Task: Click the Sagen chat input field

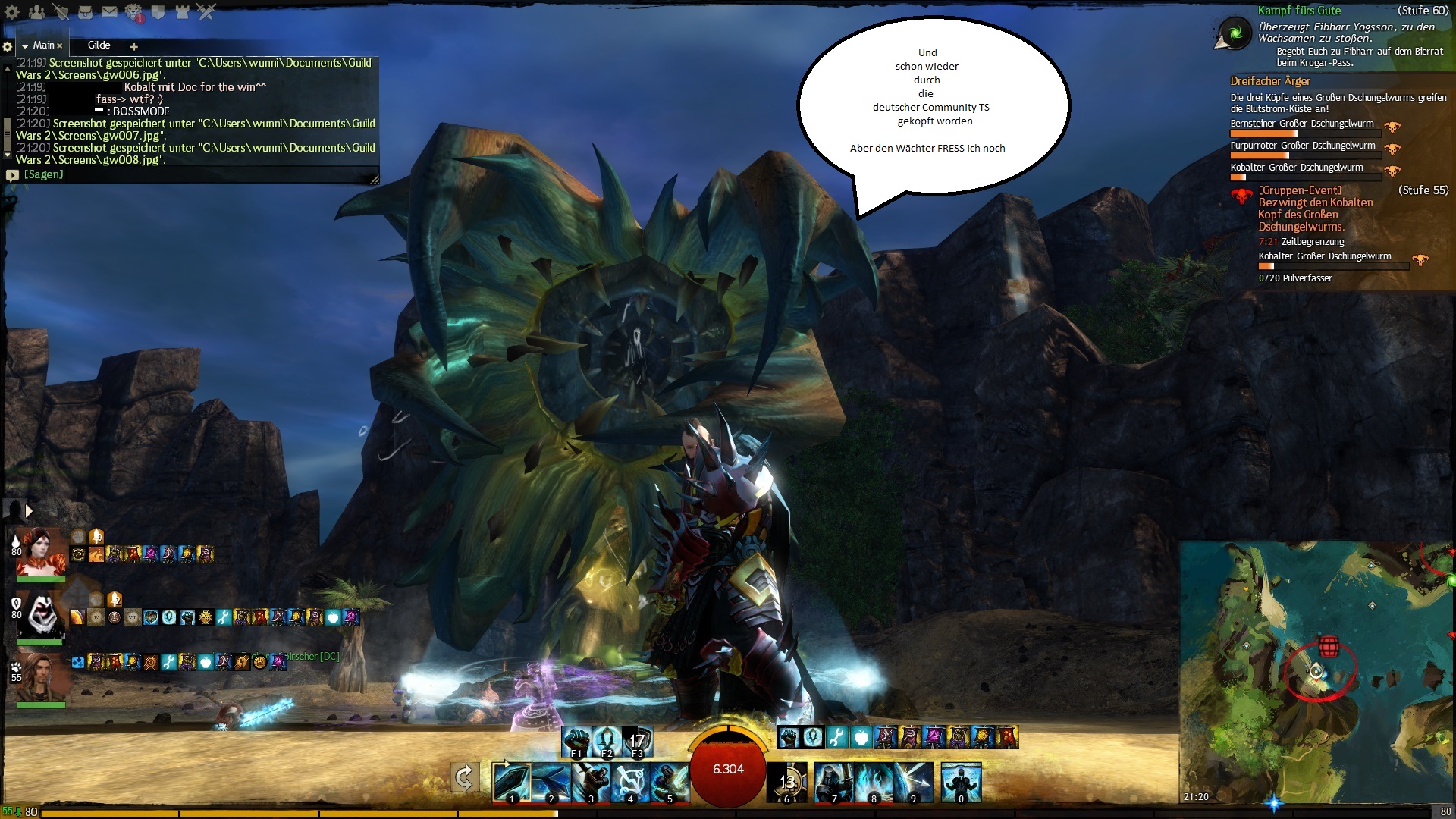Action: coord(190,175)
